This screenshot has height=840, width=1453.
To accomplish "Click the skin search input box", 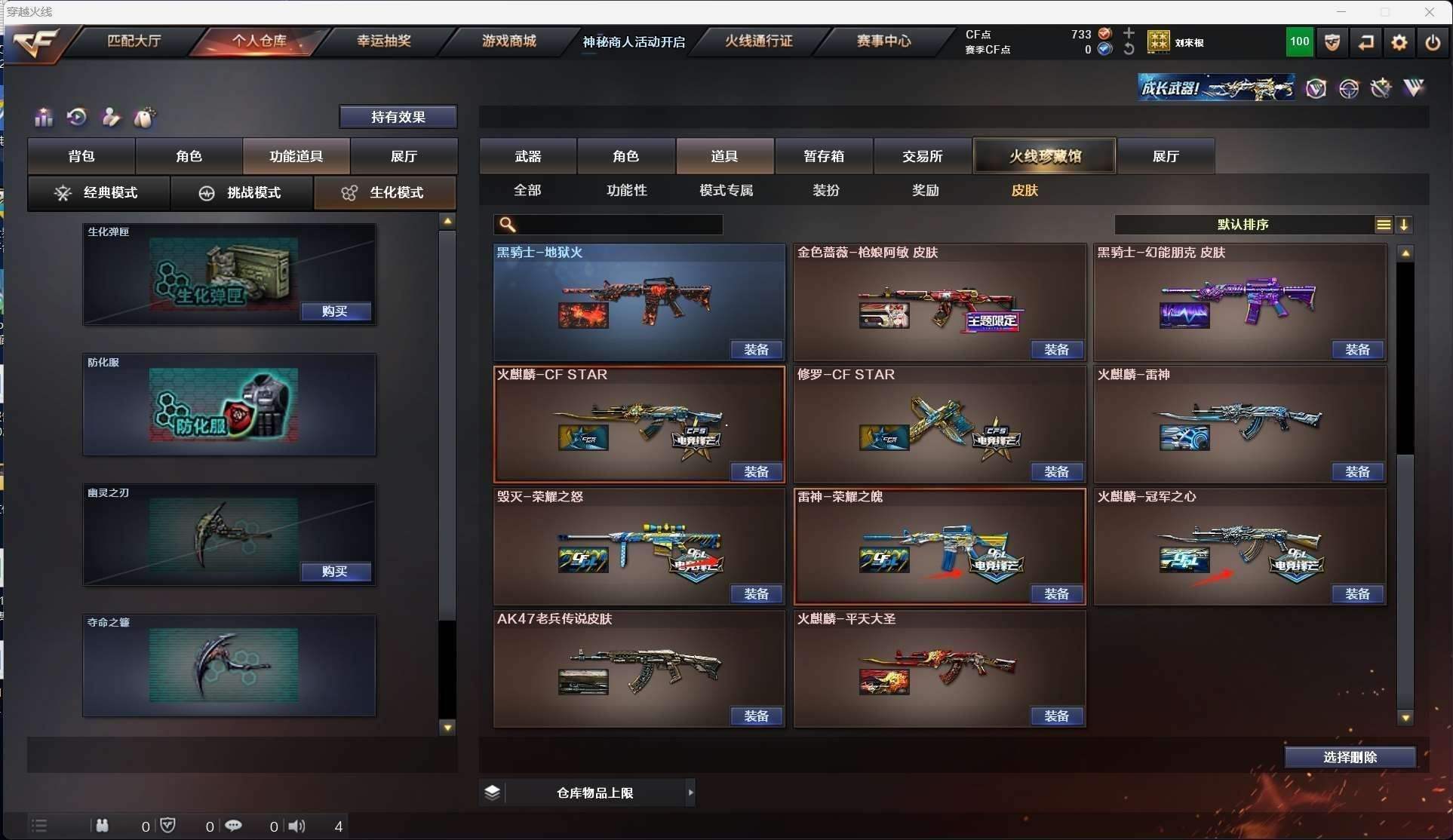I will point(619,225).
